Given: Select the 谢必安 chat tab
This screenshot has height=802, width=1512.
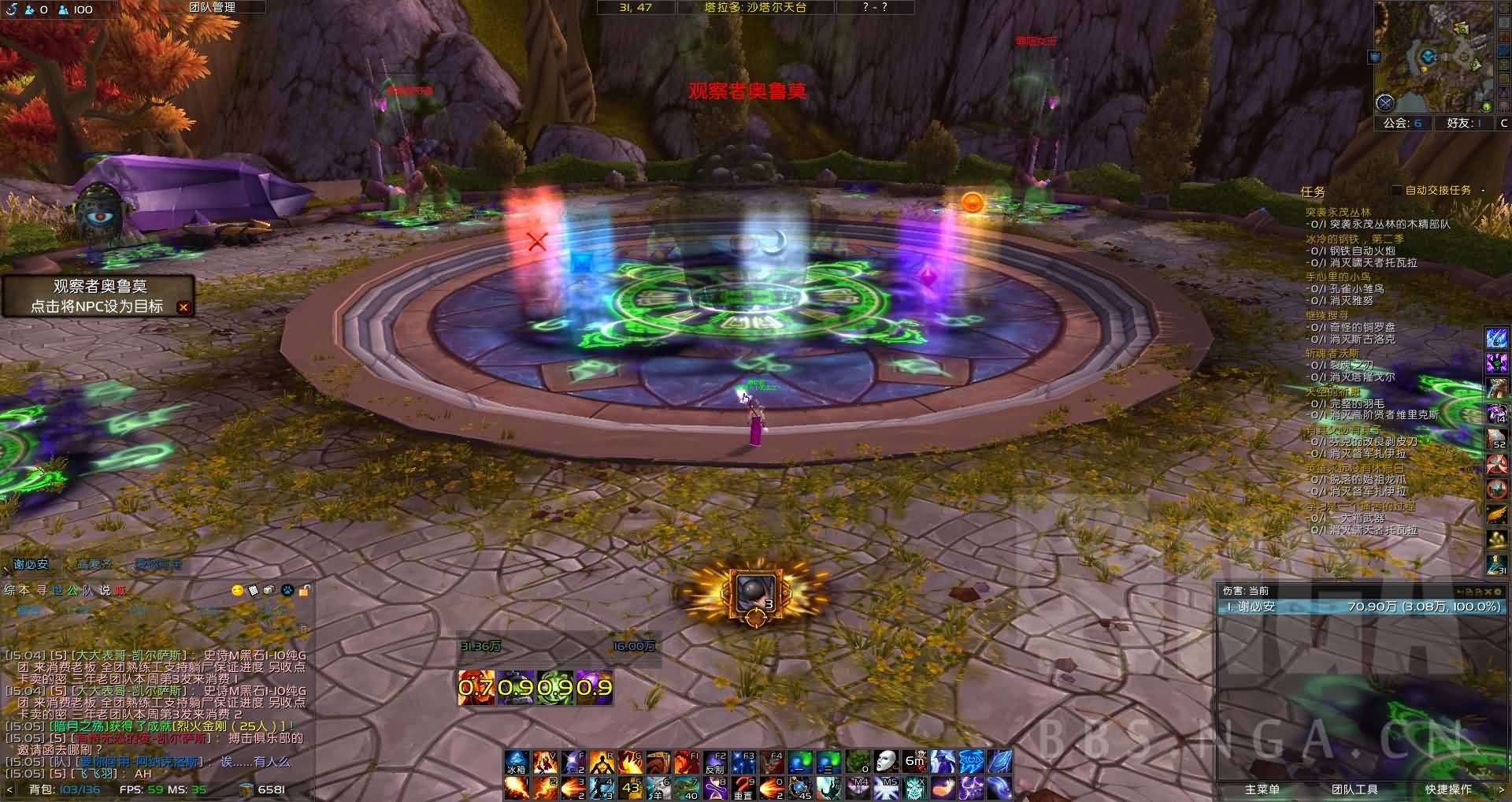Looking at the screenshot, I should [x=31, y=564].
